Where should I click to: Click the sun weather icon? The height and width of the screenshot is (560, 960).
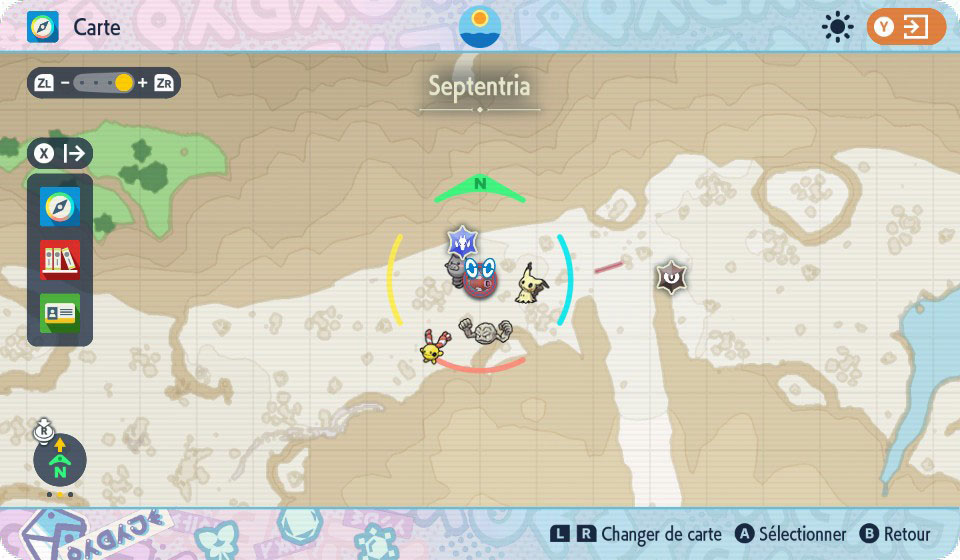(837, 27)
